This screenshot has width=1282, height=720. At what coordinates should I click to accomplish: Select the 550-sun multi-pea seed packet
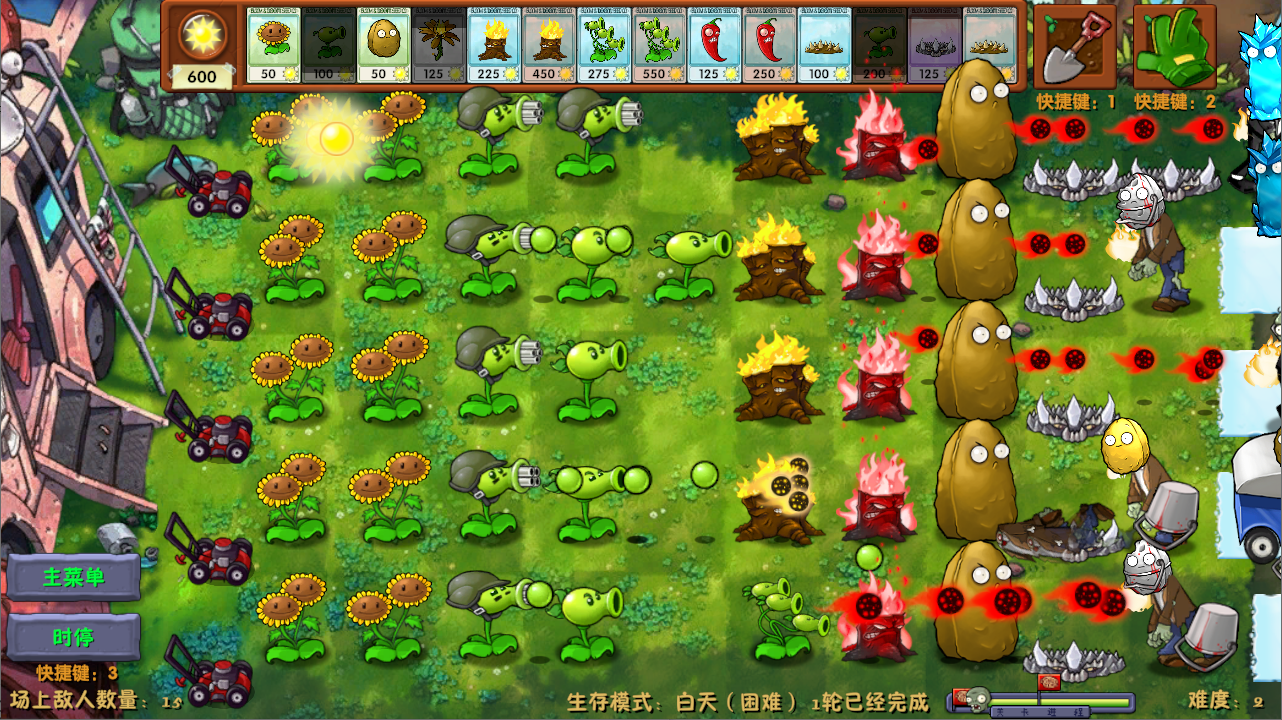point(657,45)
